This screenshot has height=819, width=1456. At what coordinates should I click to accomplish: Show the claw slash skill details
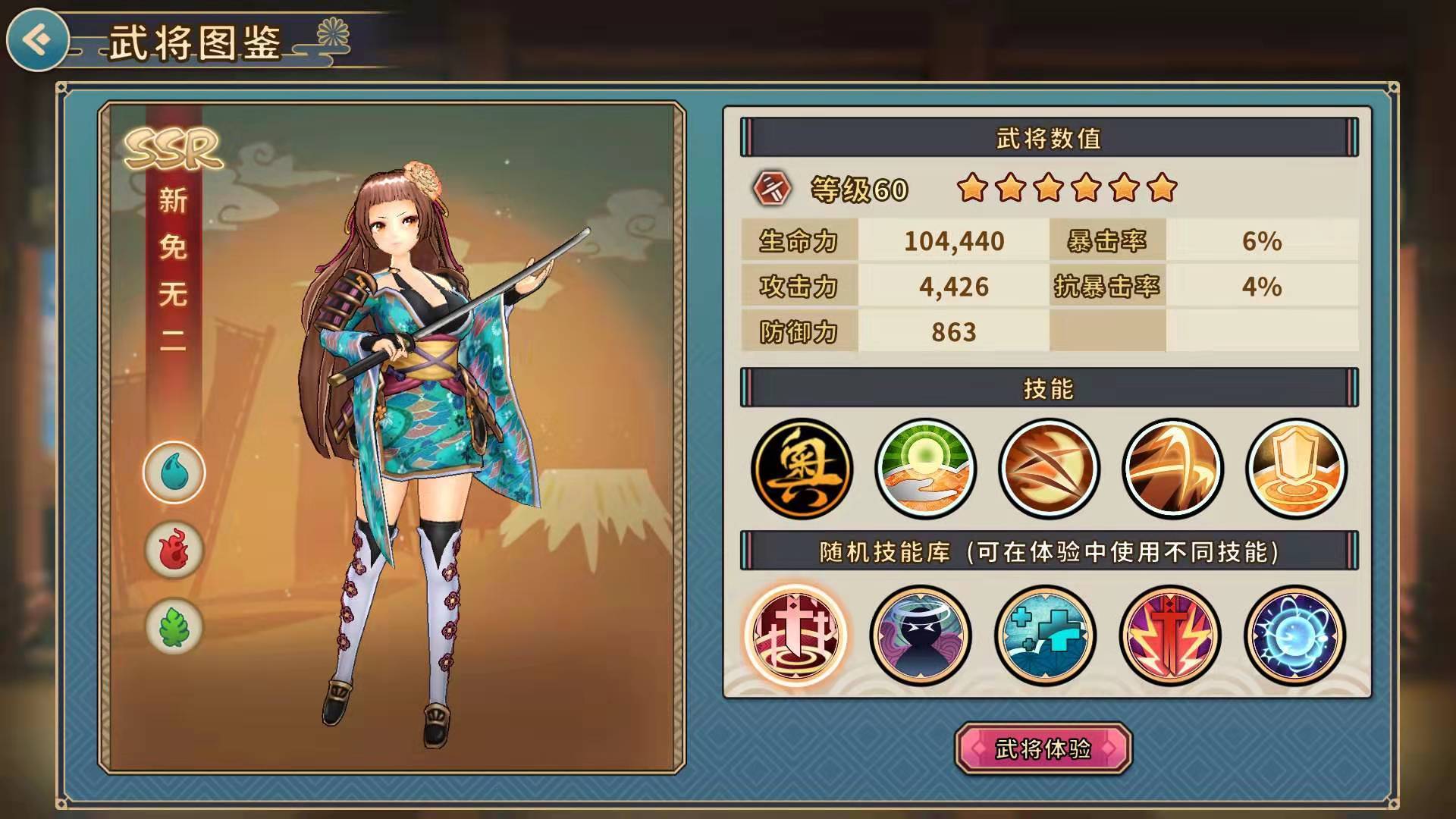coord(1049,468)
